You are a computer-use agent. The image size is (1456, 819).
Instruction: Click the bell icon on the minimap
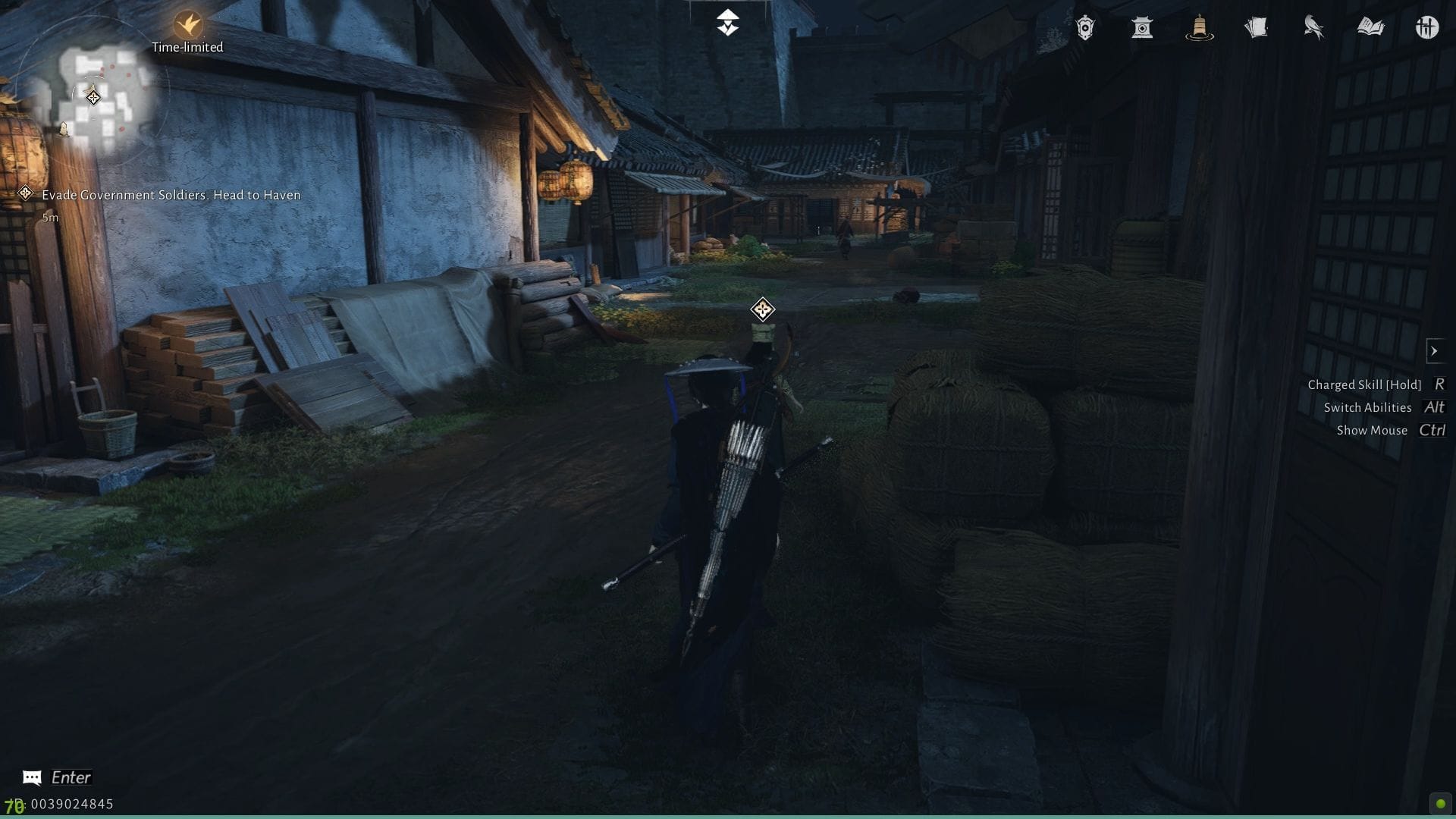[64, 129]
